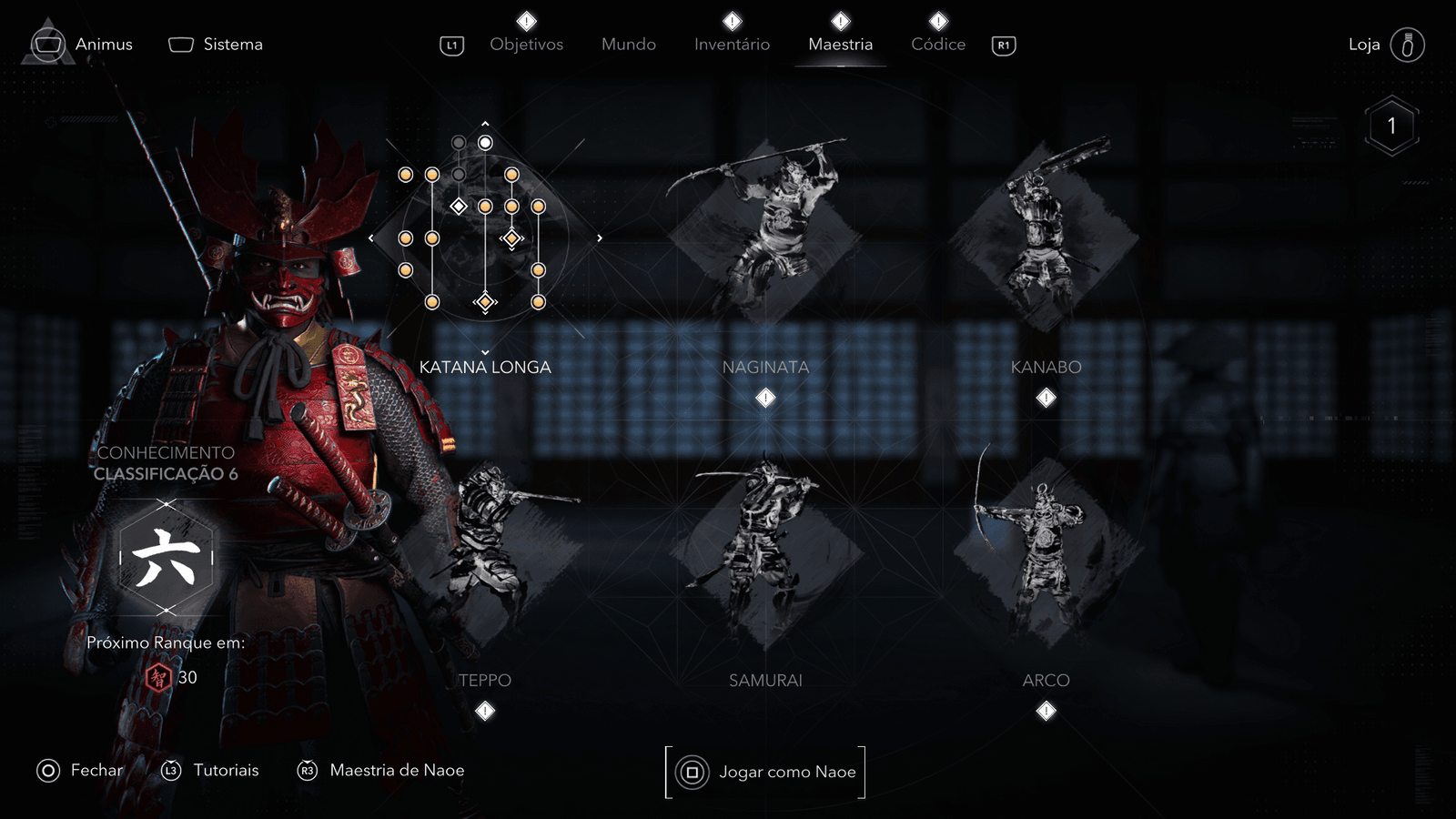This screenshot has height=819, width=1456.
Task: Open the Maestria tab
Action: pos(840,45)
